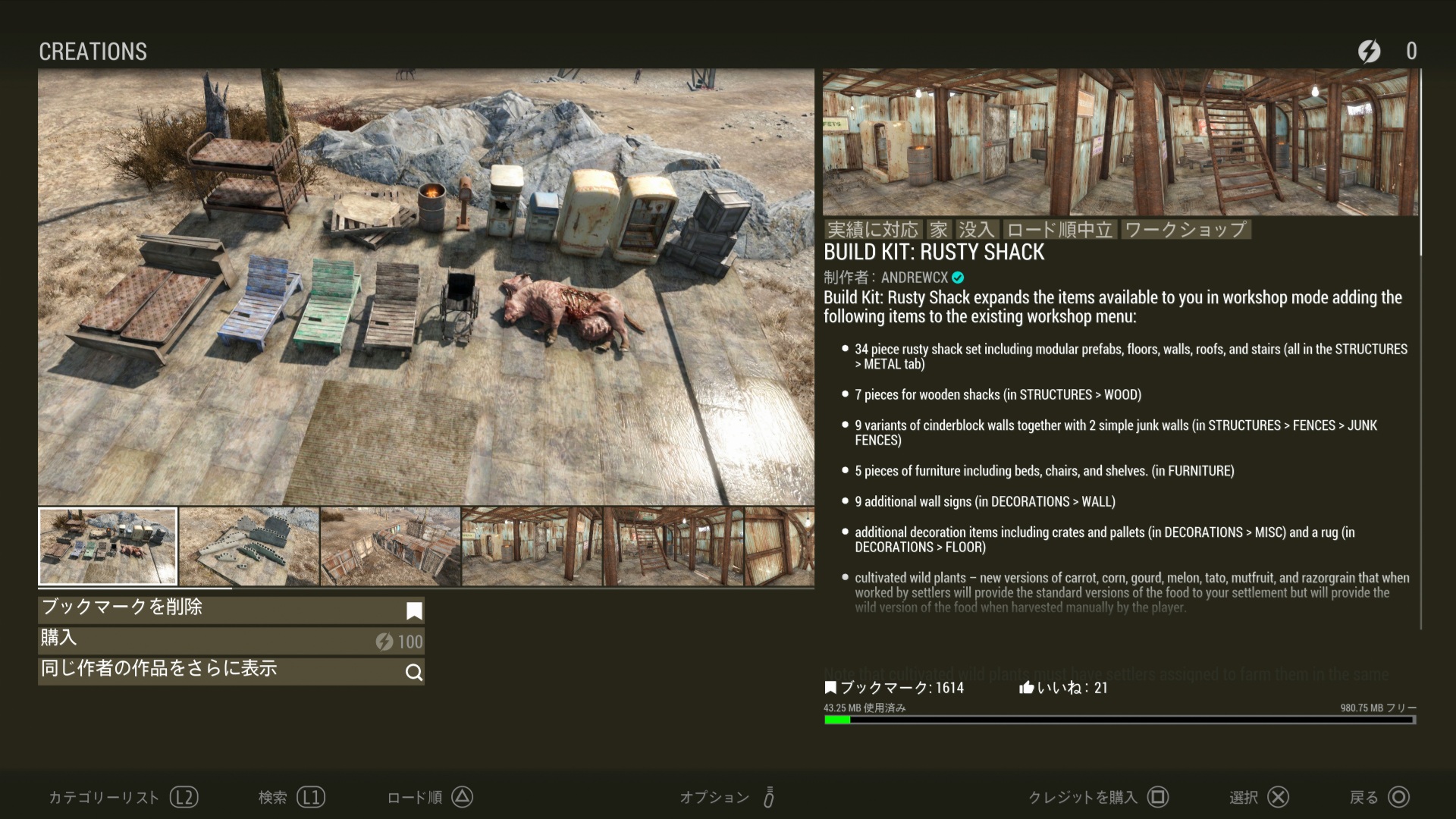Open 同じ作者の作品をさらに表示 entry
The width and height of the screenshot is (1456, 819).
tap(231, 670)
